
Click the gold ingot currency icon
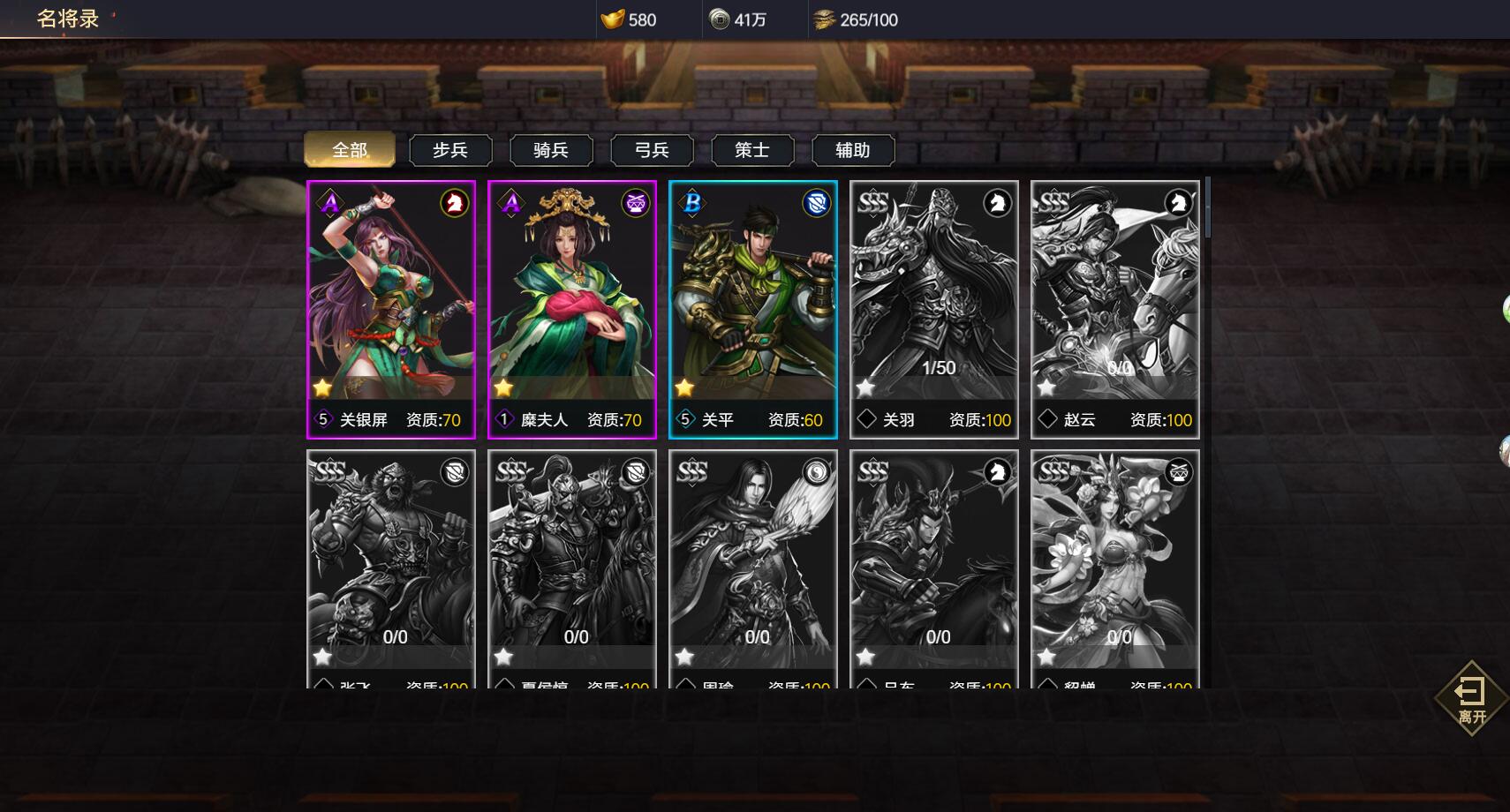click(x=612, y=19)
